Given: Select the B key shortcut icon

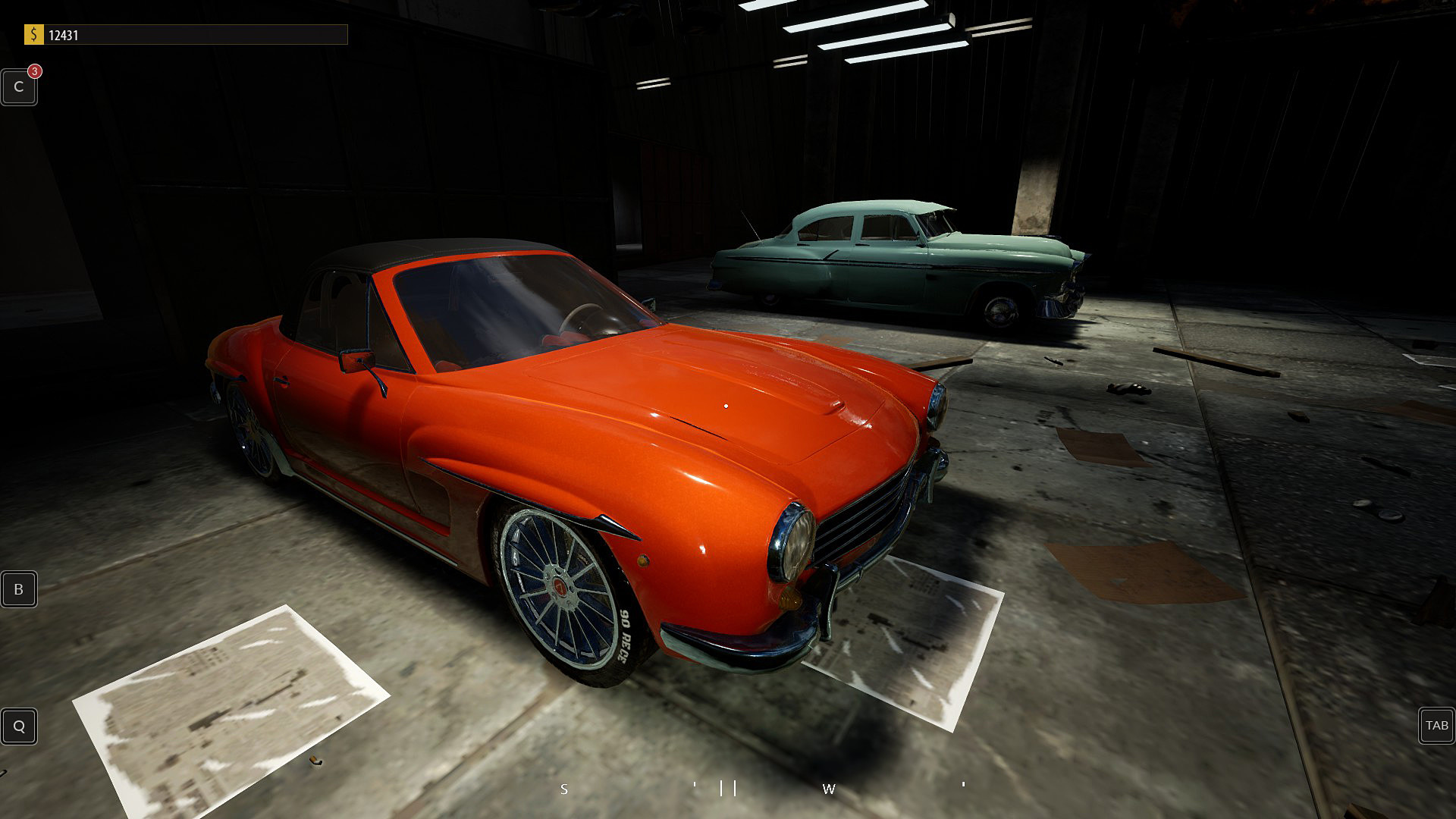Looking at the screenshot, I should tap(18, 589).
